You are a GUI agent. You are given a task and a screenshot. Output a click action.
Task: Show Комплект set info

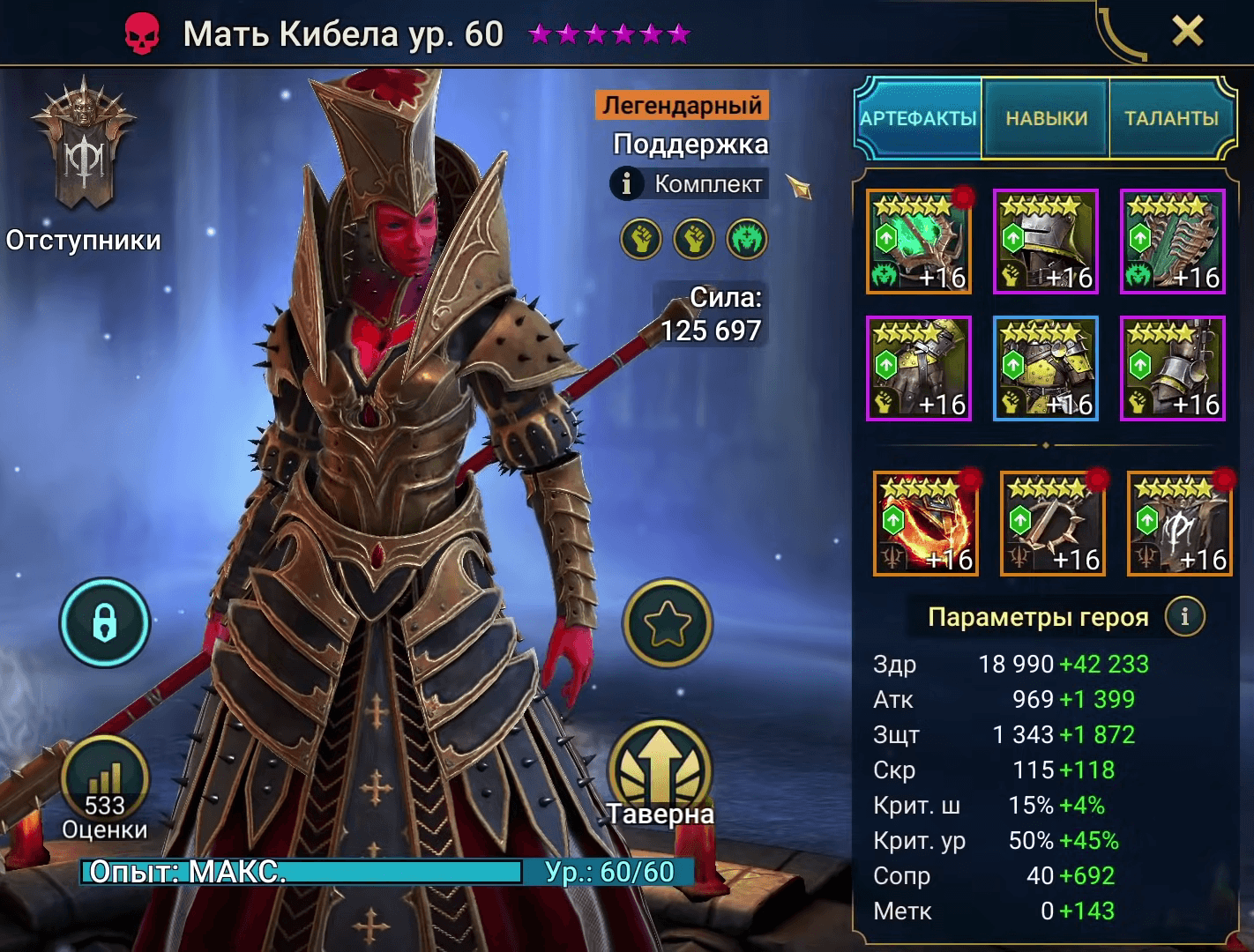[689, 184]
